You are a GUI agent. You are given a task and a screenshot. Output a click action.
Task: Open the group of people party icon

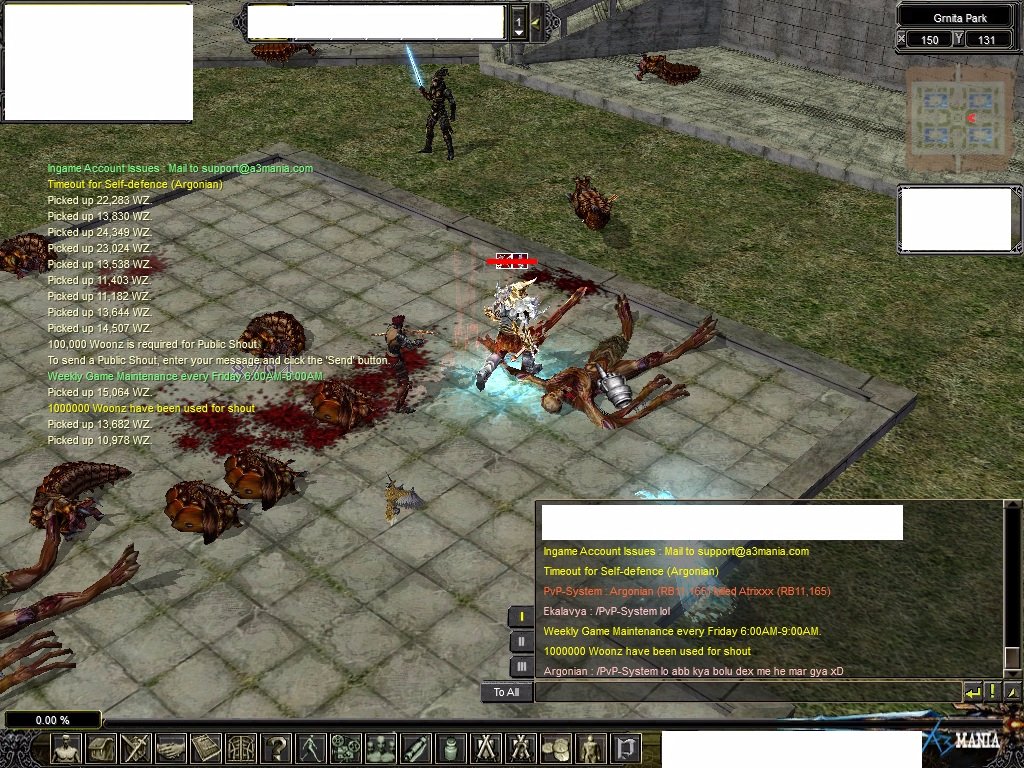coord(381,748)
